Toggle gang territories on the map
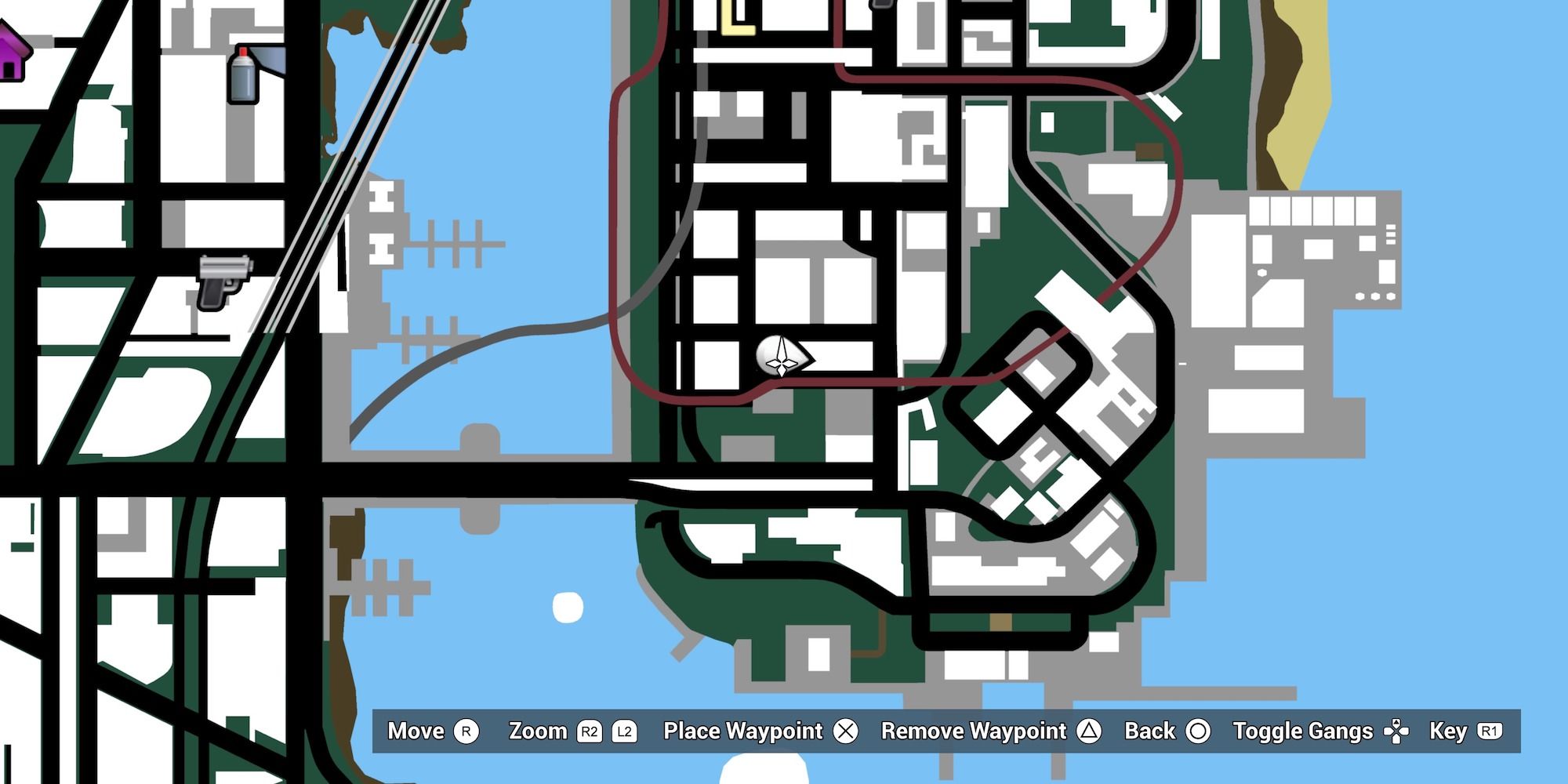The height and width of the screenshot is (784, 1568). click(1303, 731)
